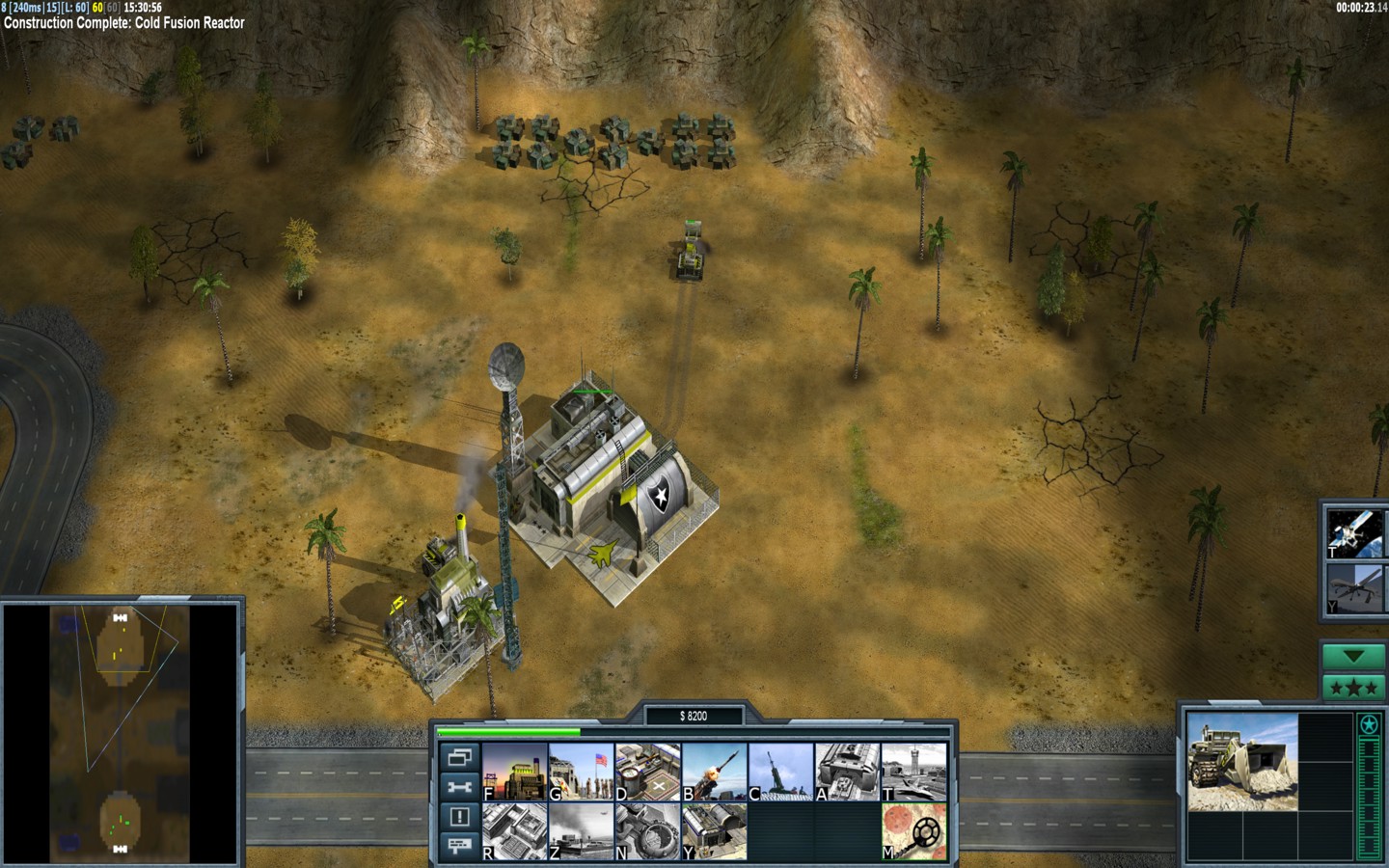1389x868 pixels.
Task: Build the Cold Fusion Reactor (F)
Action: tap(515, 772)
